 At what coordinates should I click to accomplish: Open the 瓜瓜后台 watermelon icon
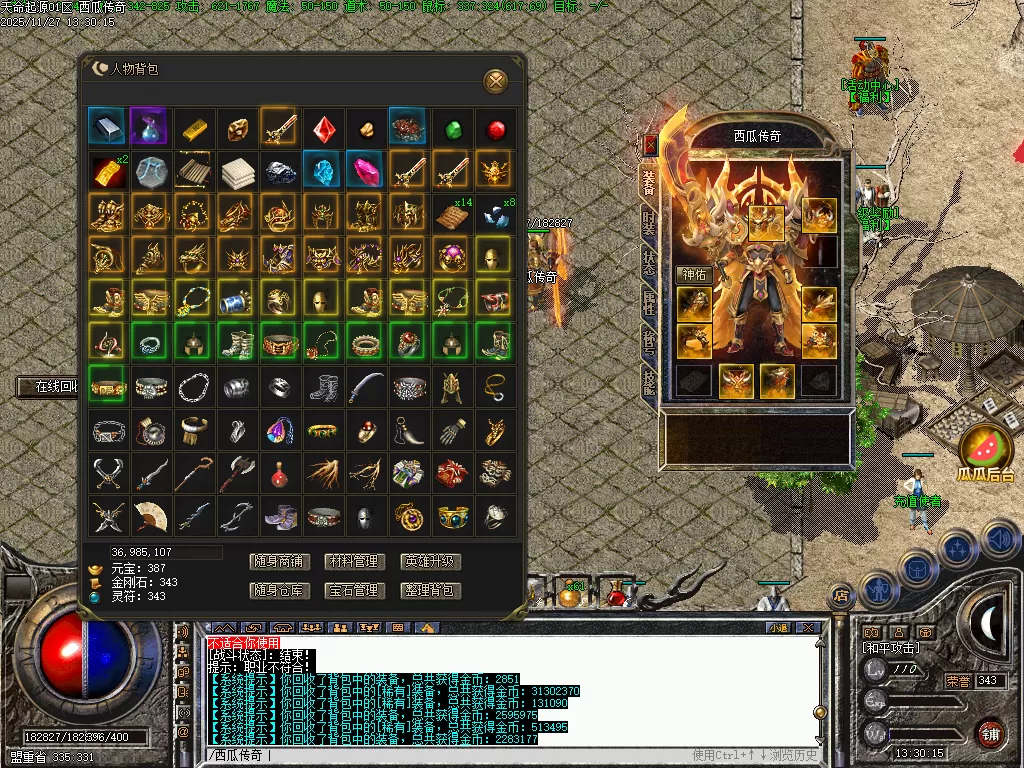pos(986,449)
